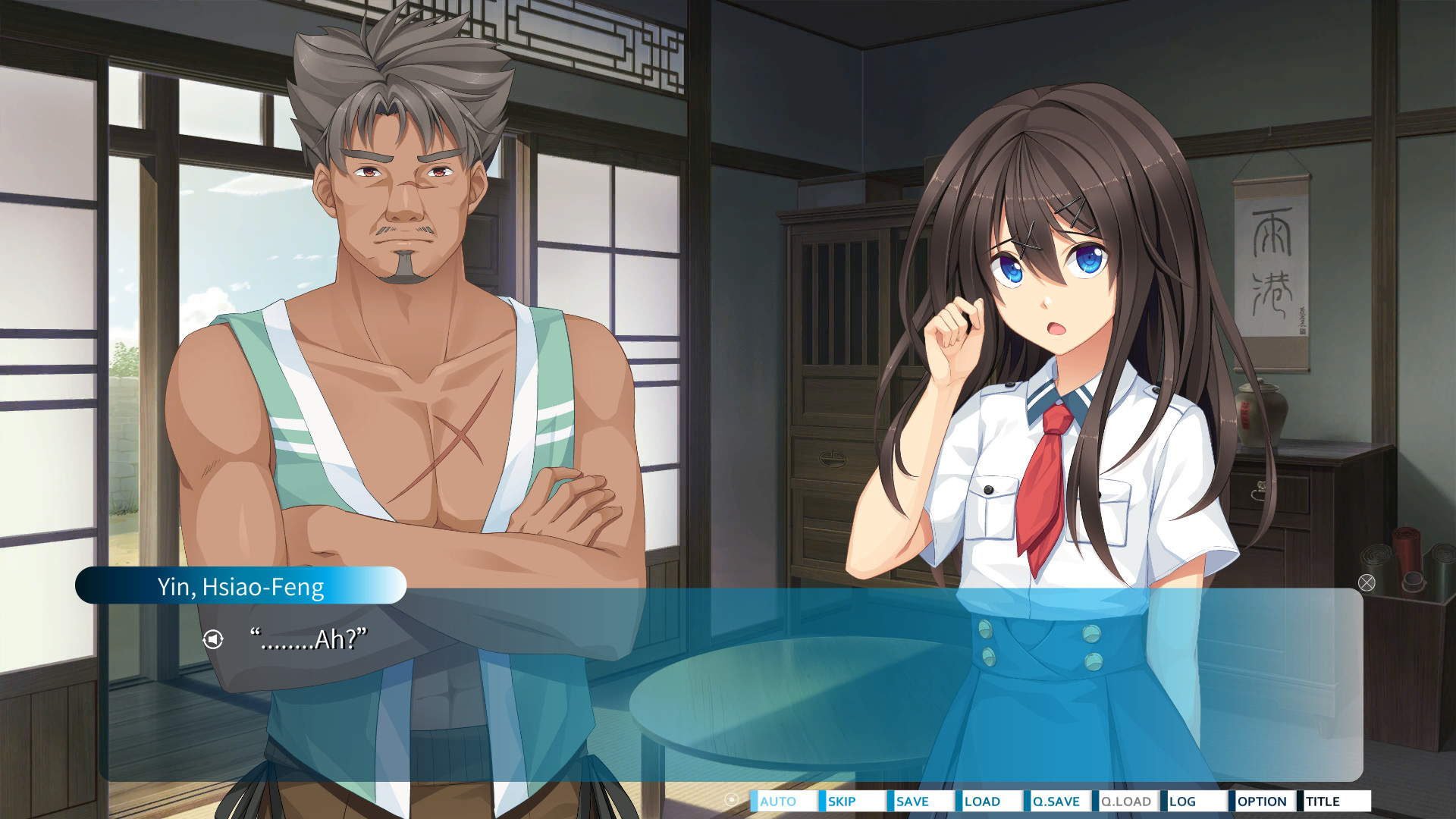Show the dialogue LOG

1193,802
